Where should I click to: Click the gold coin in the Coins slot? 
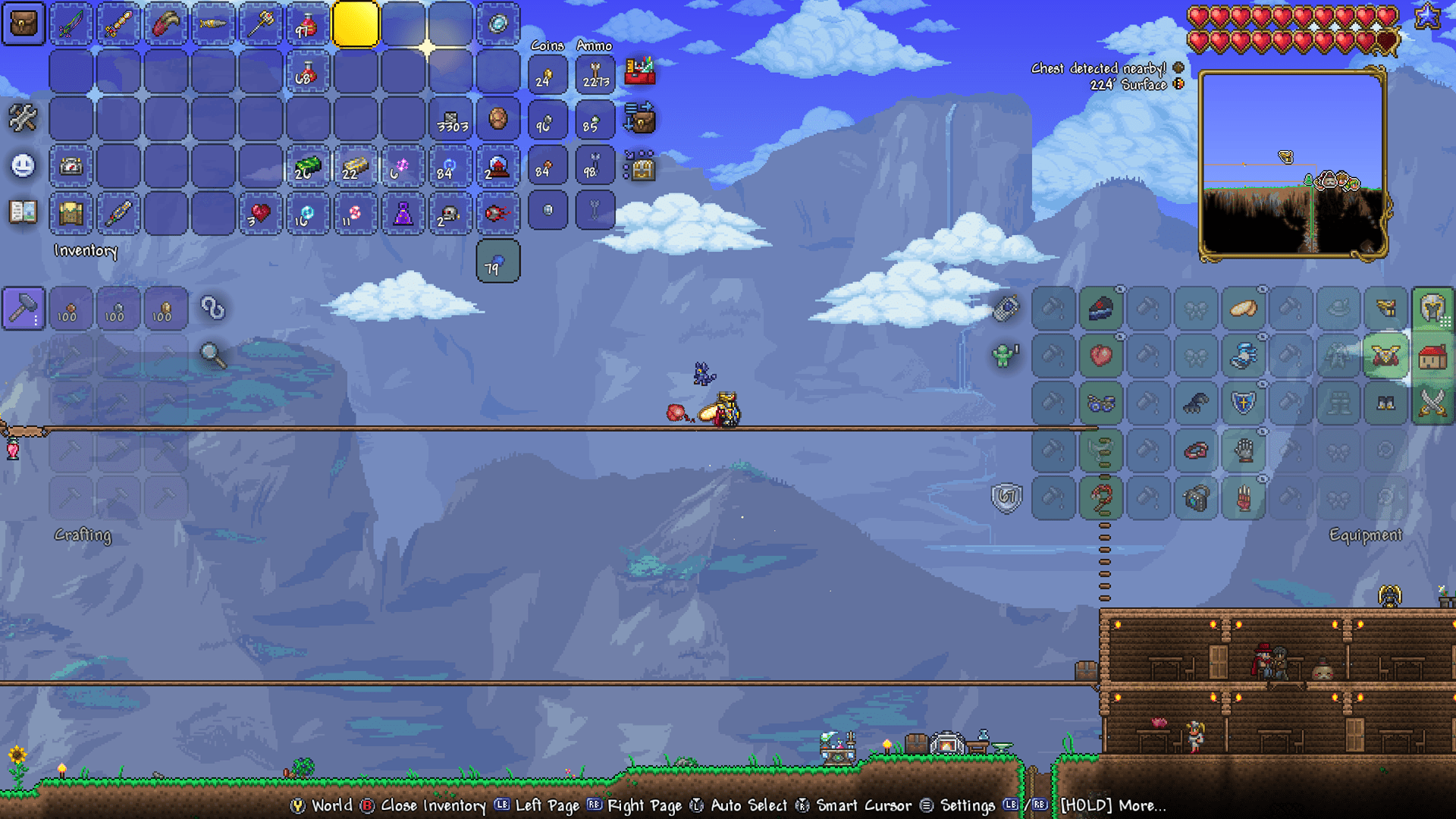click(548, 74)
